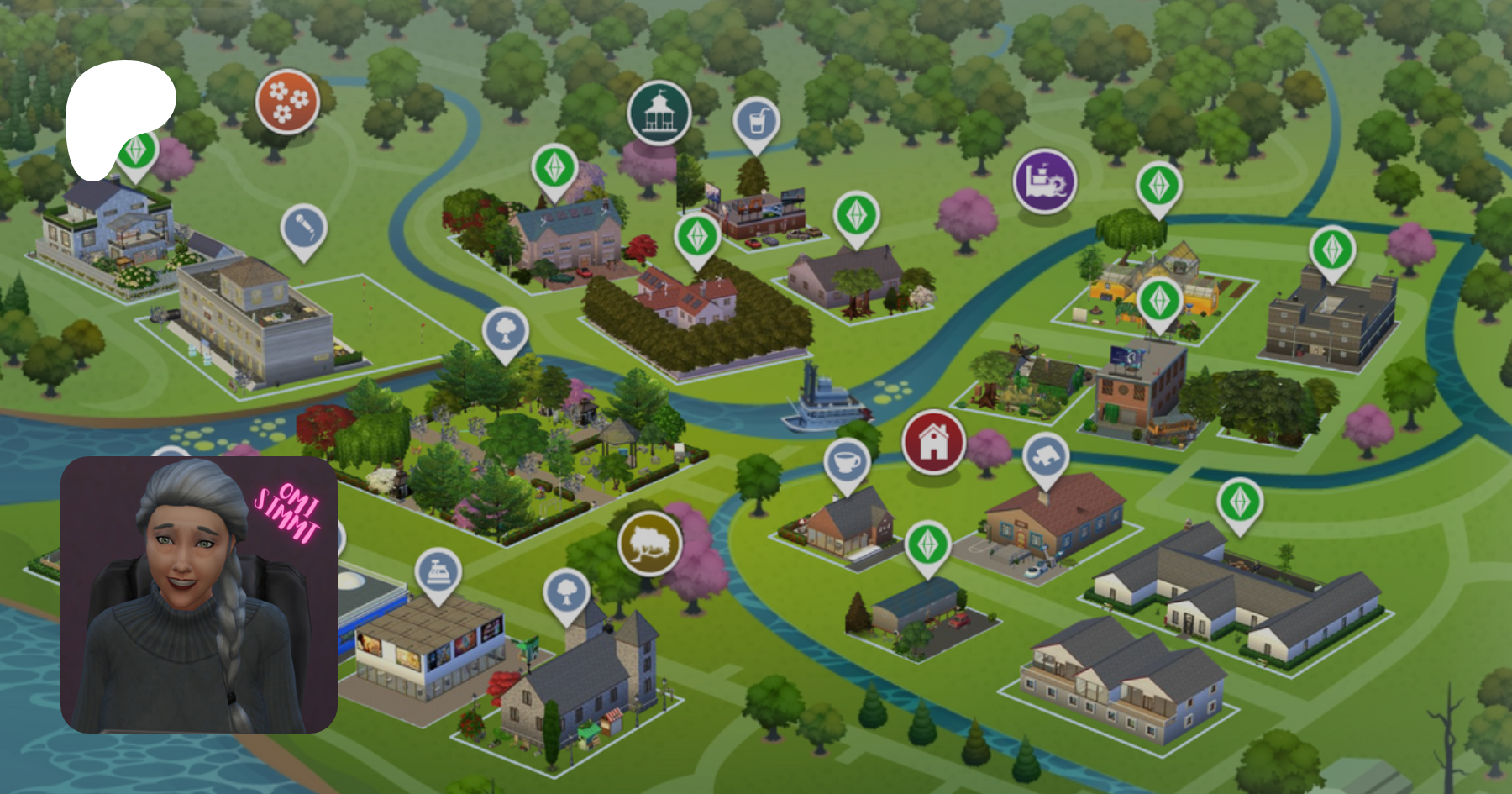Click the dark teal gazebo marker
This screenshot has width=1512, height=794.
[x=659, y=113]
